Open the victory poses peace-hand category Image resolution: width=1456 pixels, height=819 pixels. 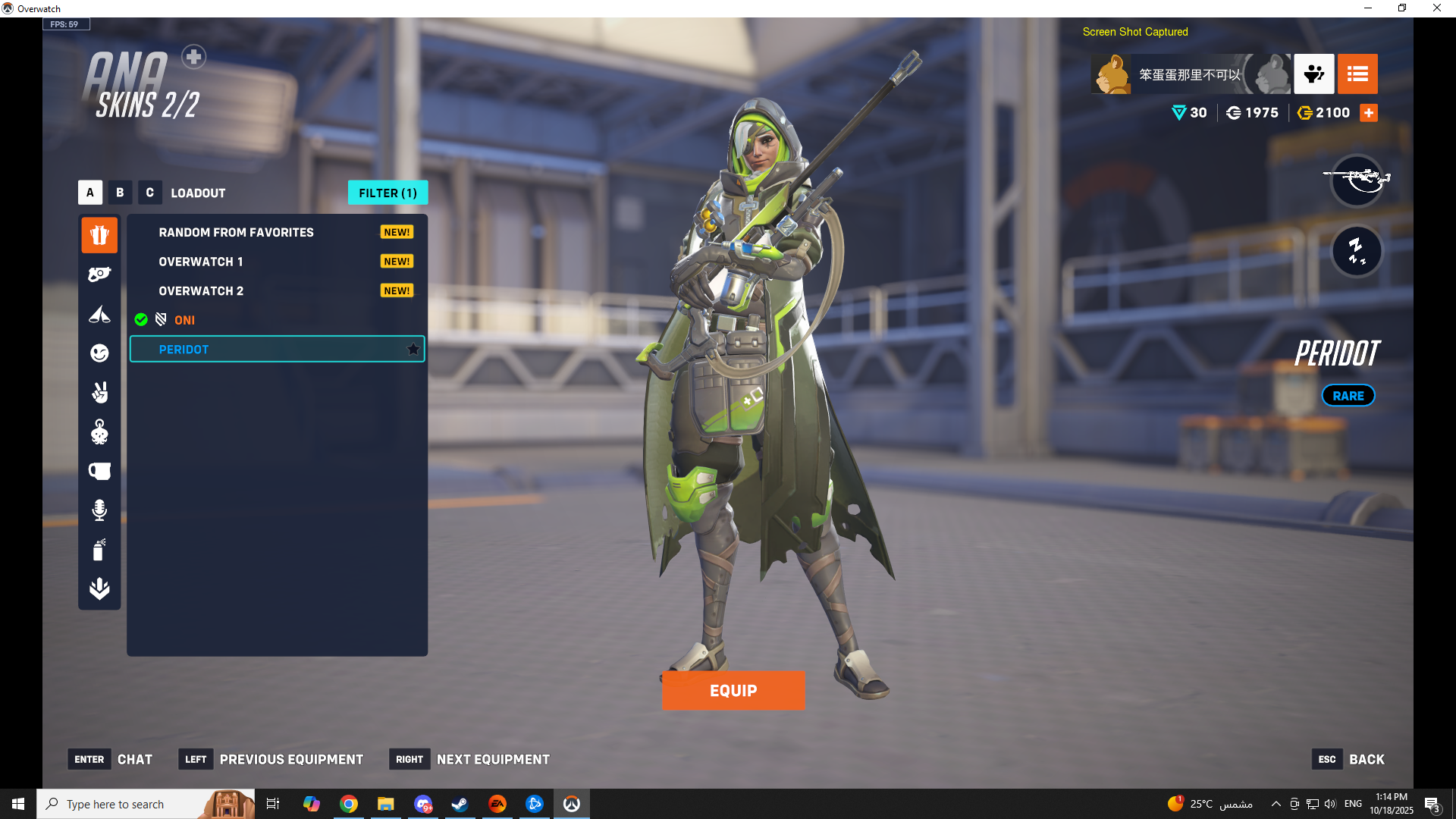pyautogui.click(x=99, y=393)
